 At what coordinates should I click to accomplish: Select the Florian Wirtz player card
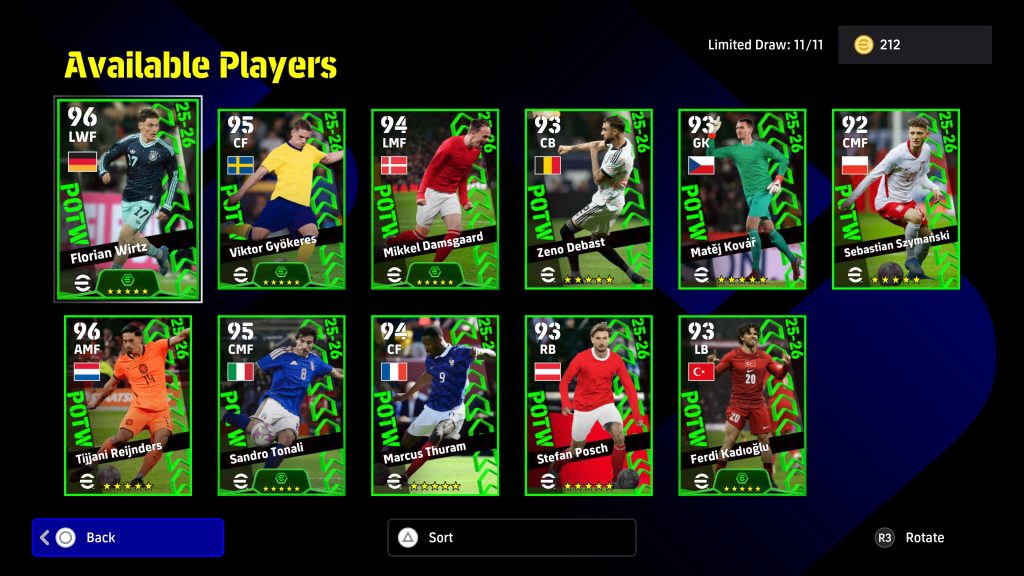pyautogui.click(x=128, y=198)
